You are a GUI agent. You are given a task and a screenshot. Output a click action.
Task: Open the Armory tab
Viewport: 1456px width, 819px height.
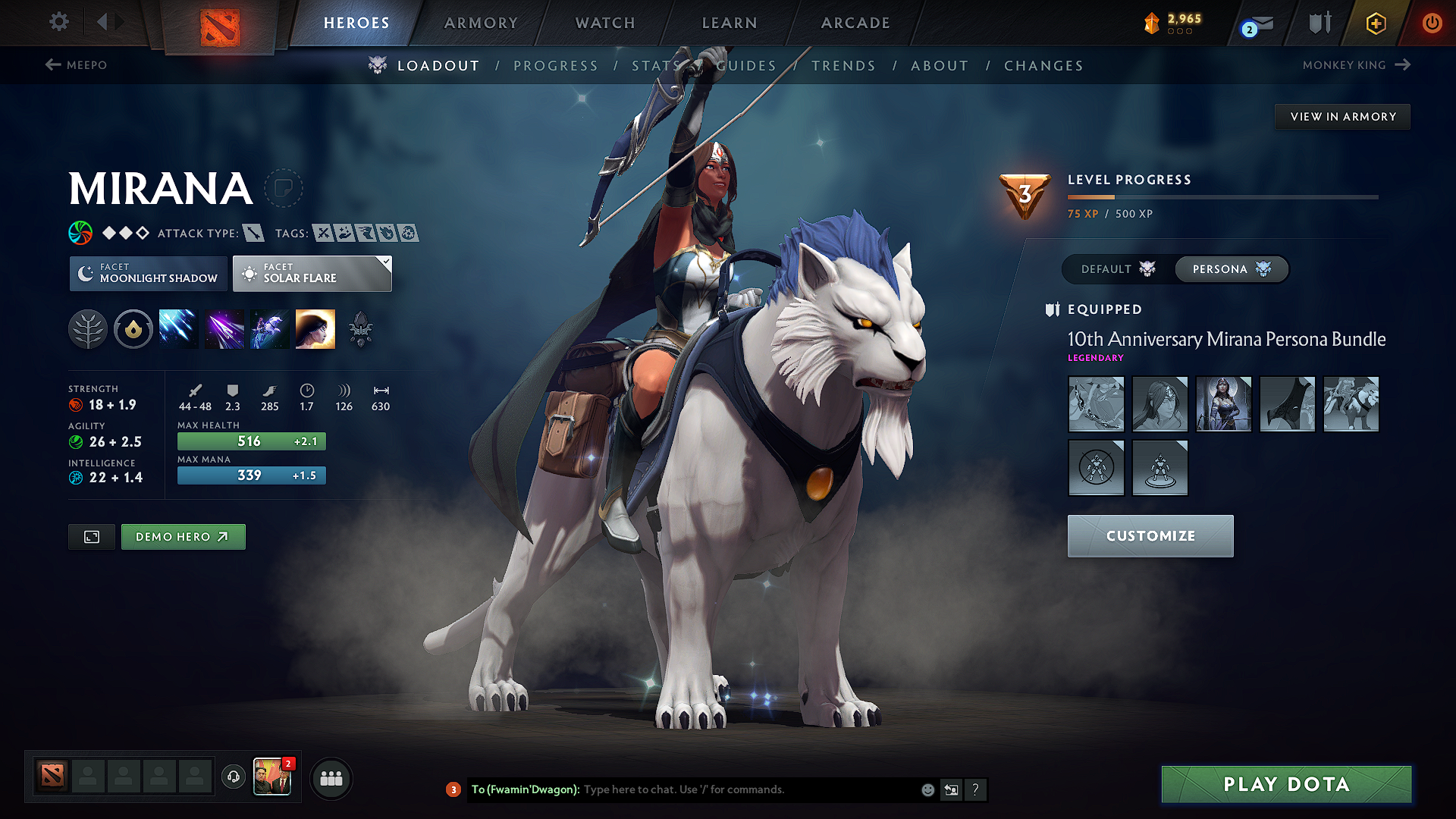coord(480,23)
